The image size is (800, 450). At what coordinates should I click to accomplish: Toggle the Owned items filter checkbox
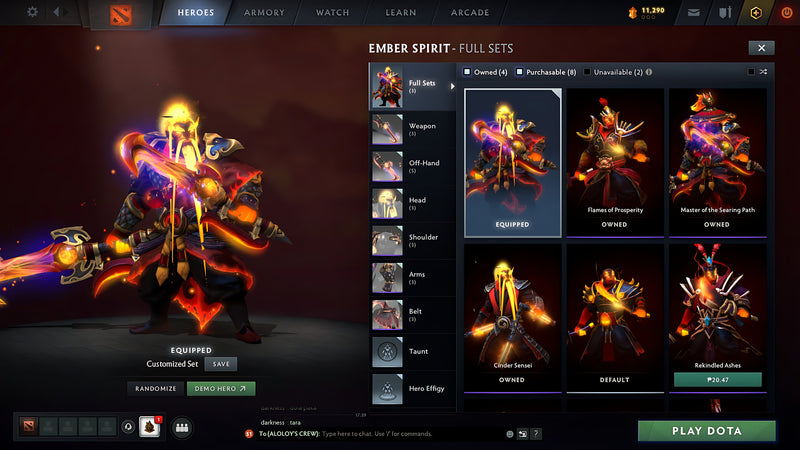coord(467,72)
